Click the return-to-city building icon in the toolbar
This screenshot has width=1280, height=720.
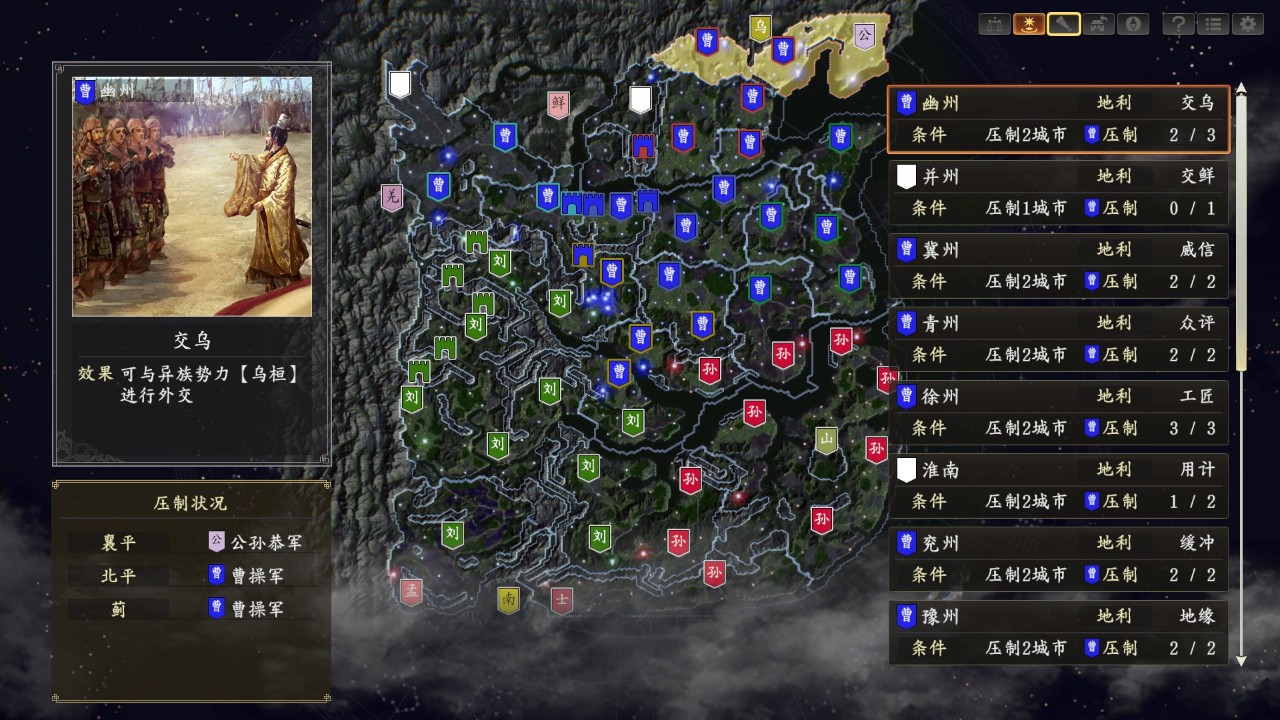pos(1099,24)
